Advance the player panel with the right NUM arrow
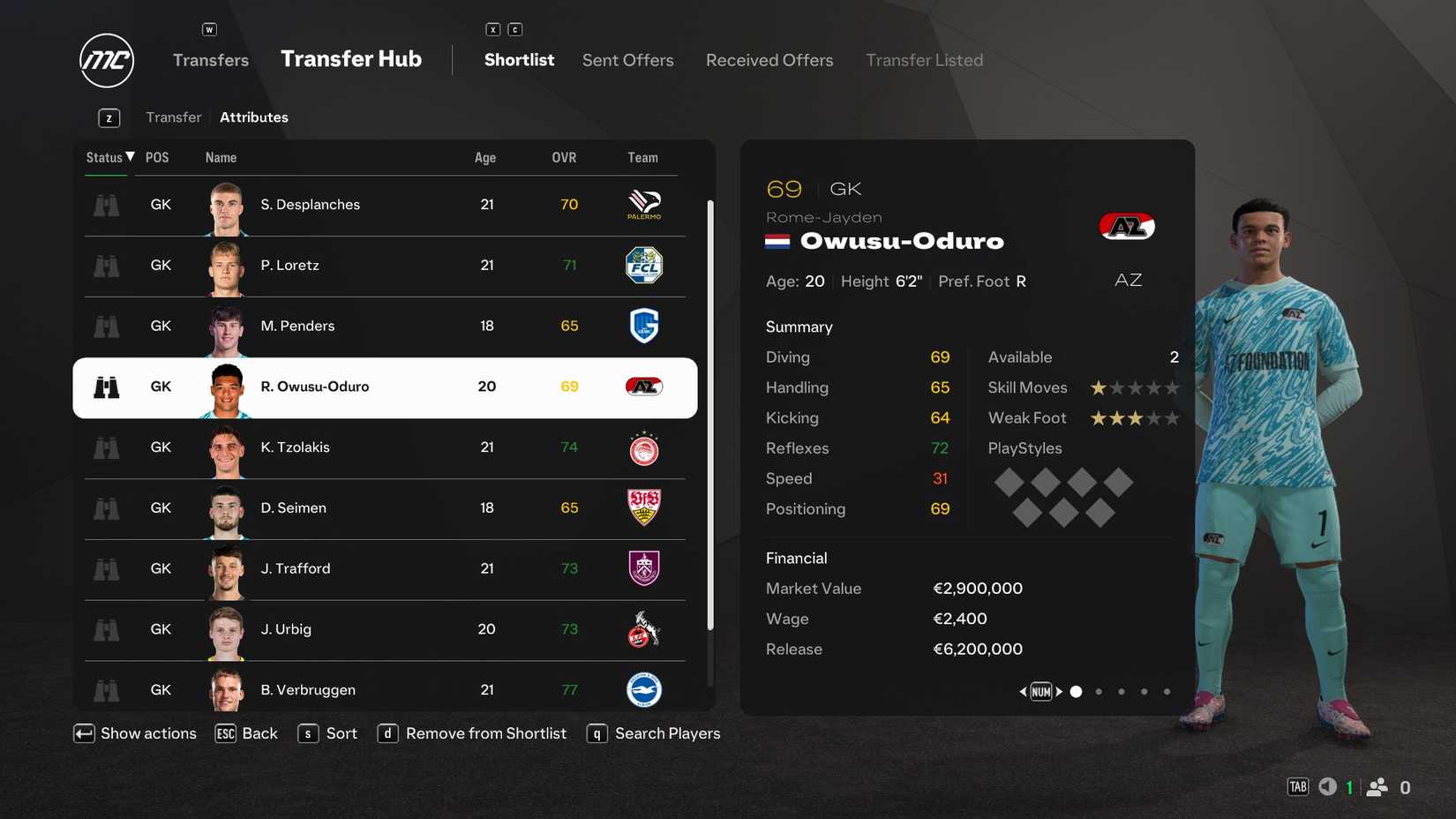Image resolution: width=1456 pixels, height=819 pixels. point(1060,691)
